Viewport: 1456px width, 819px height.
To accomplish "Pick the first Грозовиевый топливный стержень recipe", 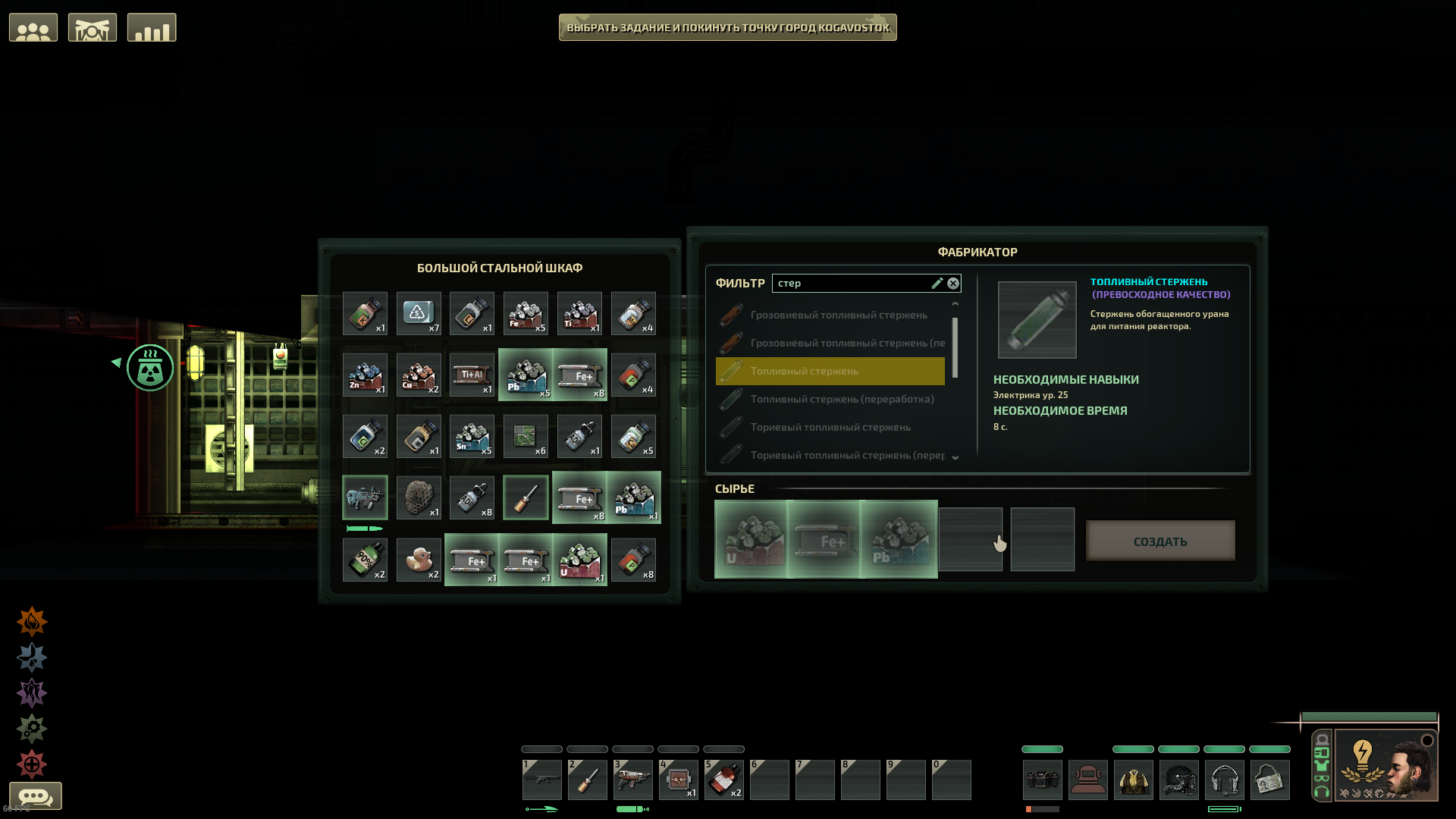I will pos(838,315).
